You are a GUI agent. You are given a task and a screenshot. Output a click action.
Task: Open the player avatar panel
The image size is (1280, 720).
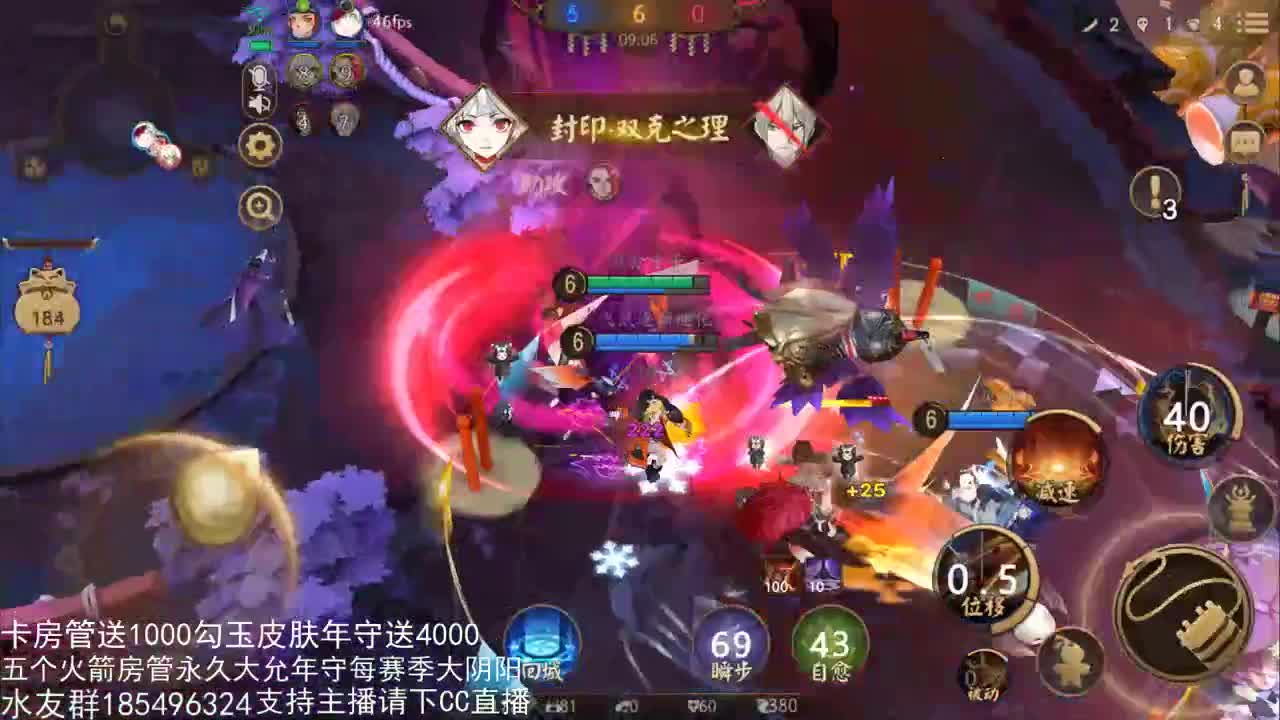coord(1244,79)
